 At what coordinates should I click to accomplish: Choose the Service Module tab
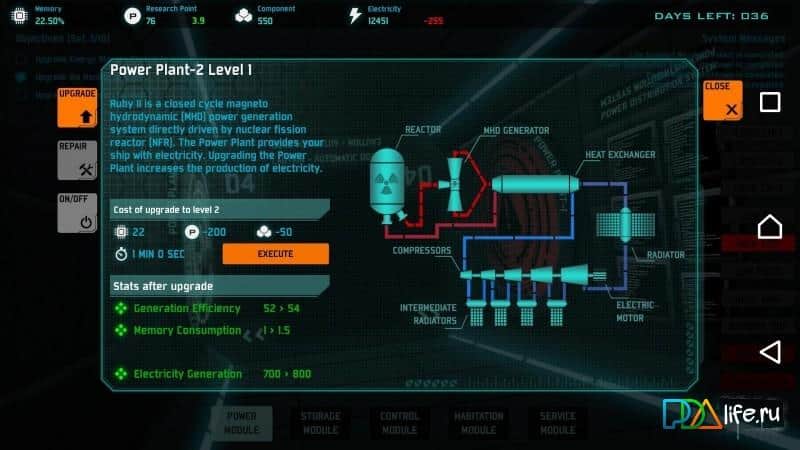coord(557,422)
